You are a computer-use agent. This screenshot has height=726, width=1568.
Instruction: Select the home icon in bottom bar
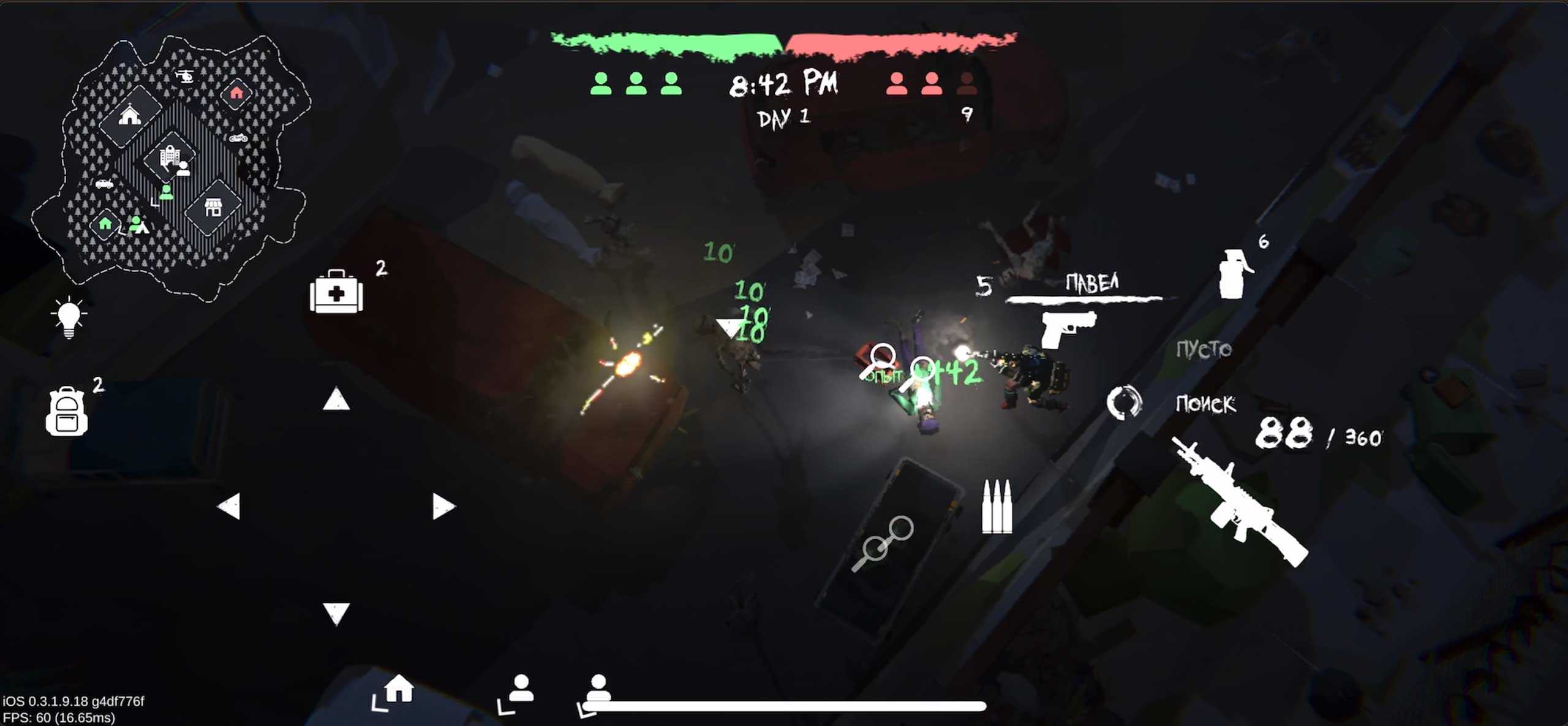click(x=399, y=689)
